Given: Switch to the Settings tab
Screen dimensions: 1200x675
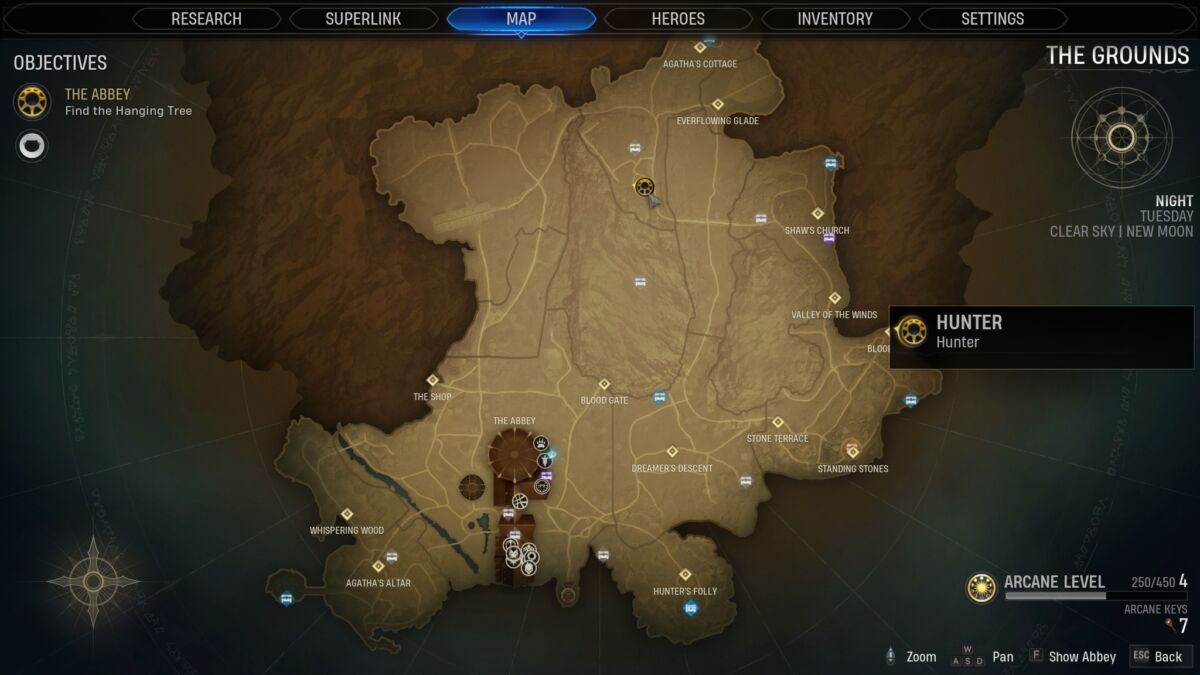Looking at the screenshot, I should (992, 19).
